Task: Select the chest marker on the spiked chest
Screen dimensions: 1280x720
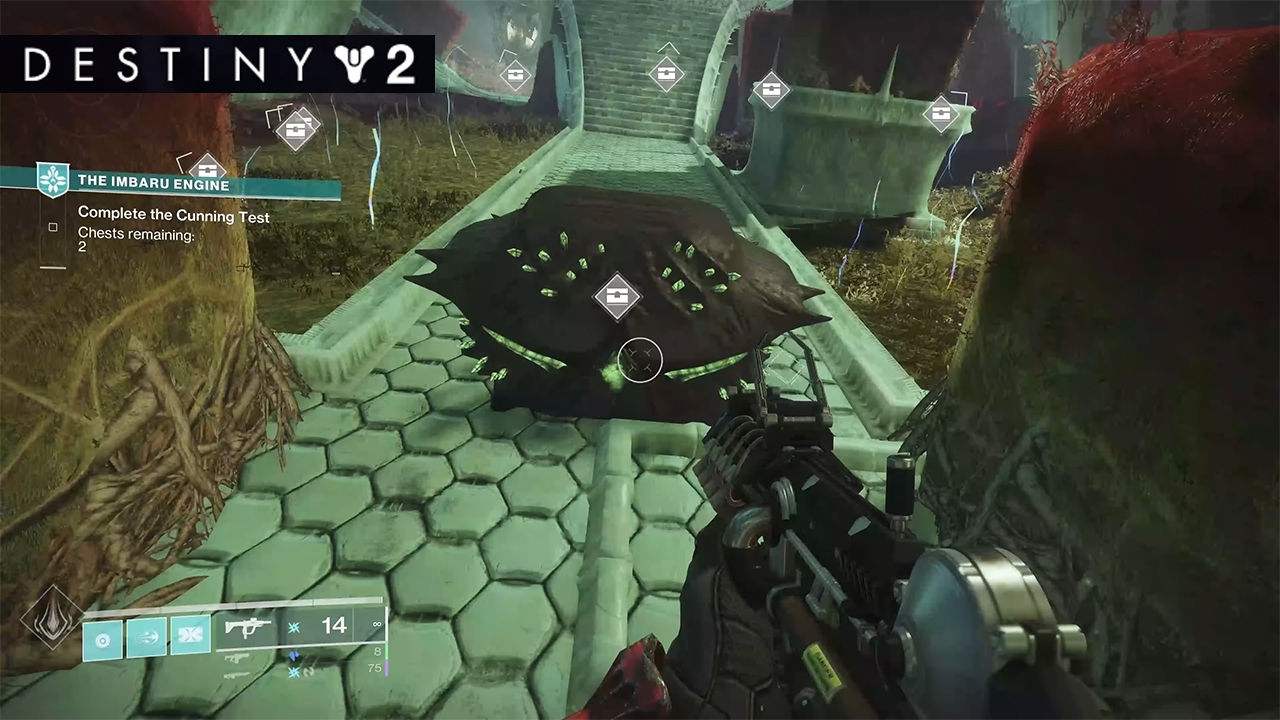Action: (x=616, y=296)
